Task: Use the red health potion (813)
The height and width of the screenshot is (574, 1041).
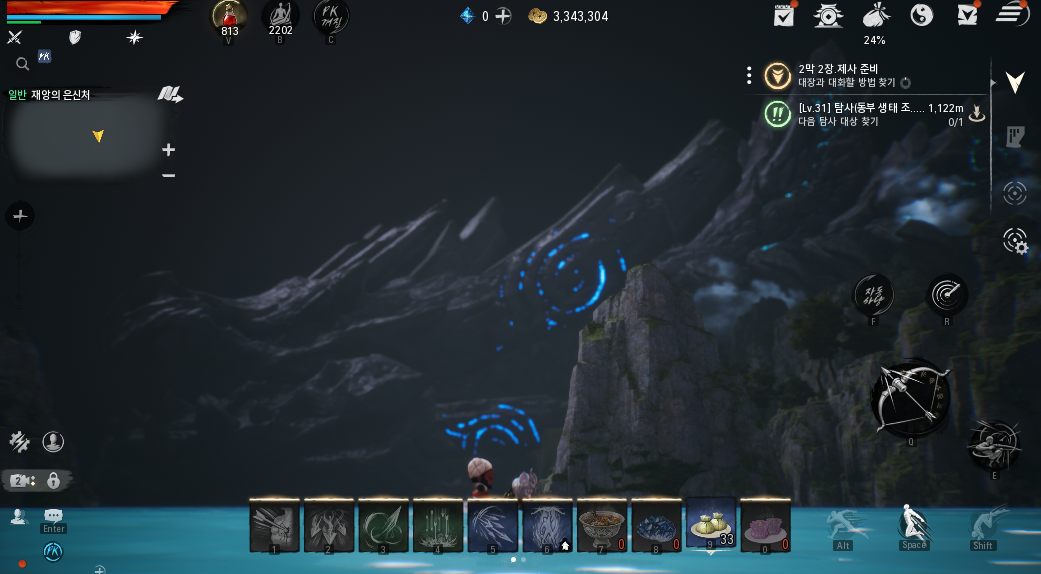Action: click(x=229, y=18)
